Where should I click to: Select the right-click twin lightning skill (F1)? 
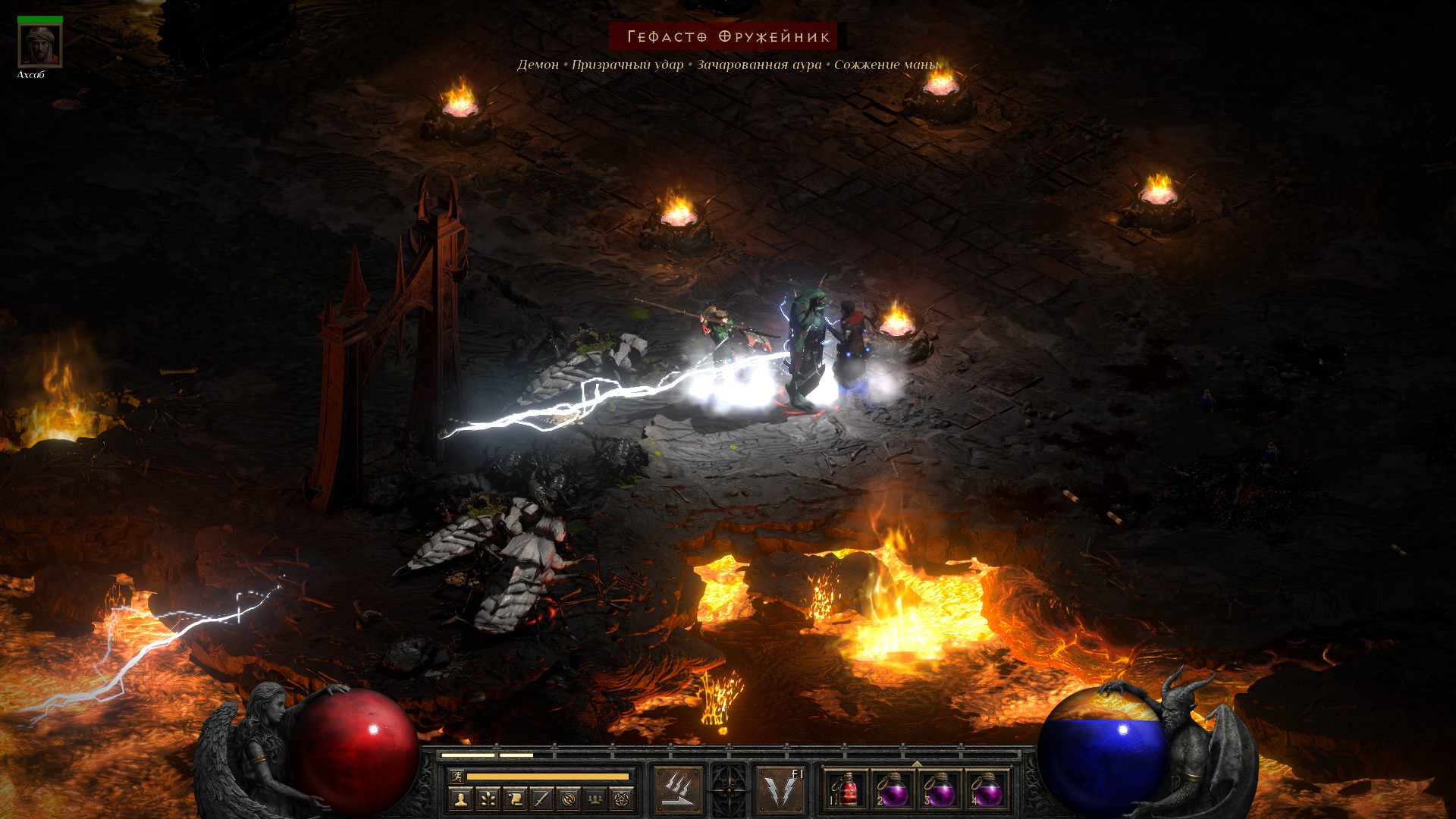pos(780,789)
